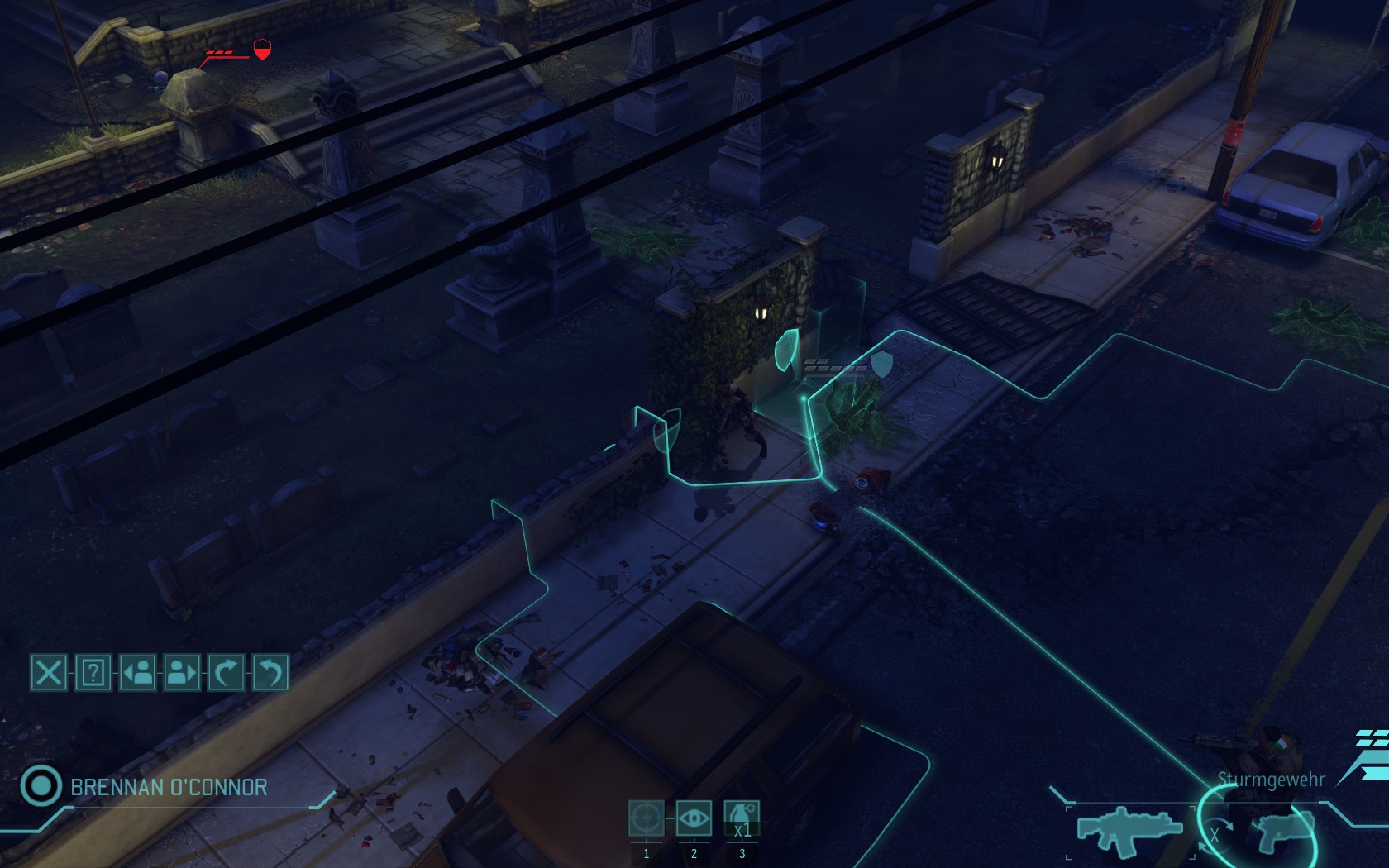Switch to the next soldier
1389x868 pixels.
(x=182, y=672)
